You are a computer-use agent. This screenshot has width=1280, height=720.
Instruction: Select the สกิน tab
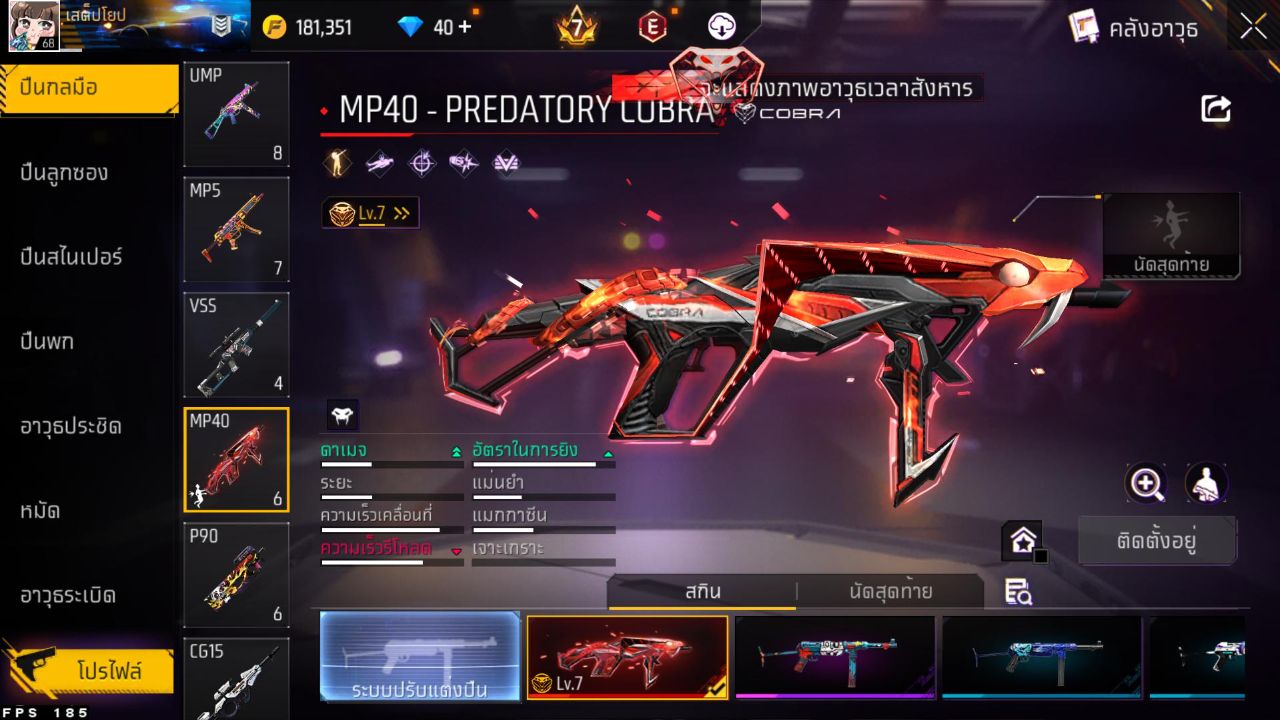tap(703, 591)
